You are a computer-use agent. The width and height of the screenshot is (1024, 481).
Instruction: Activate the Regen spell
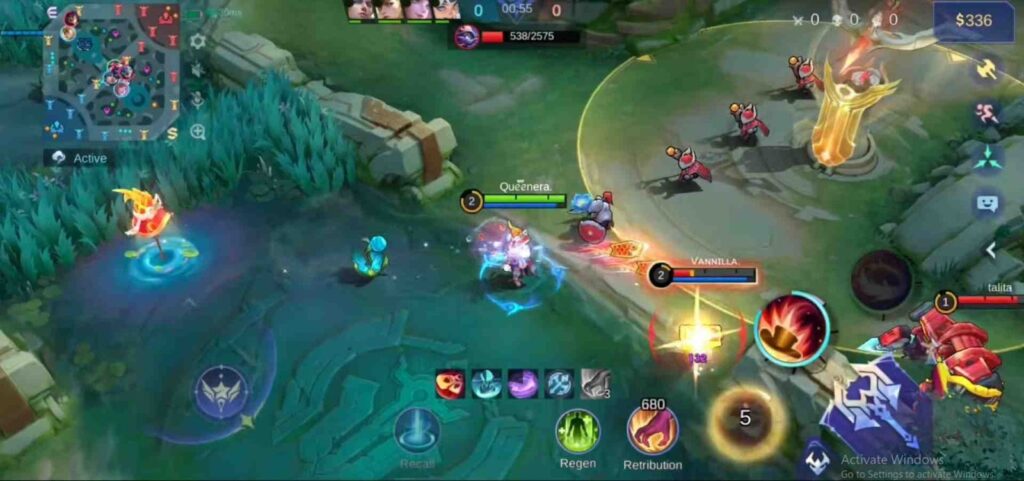(x=578, y=432)
